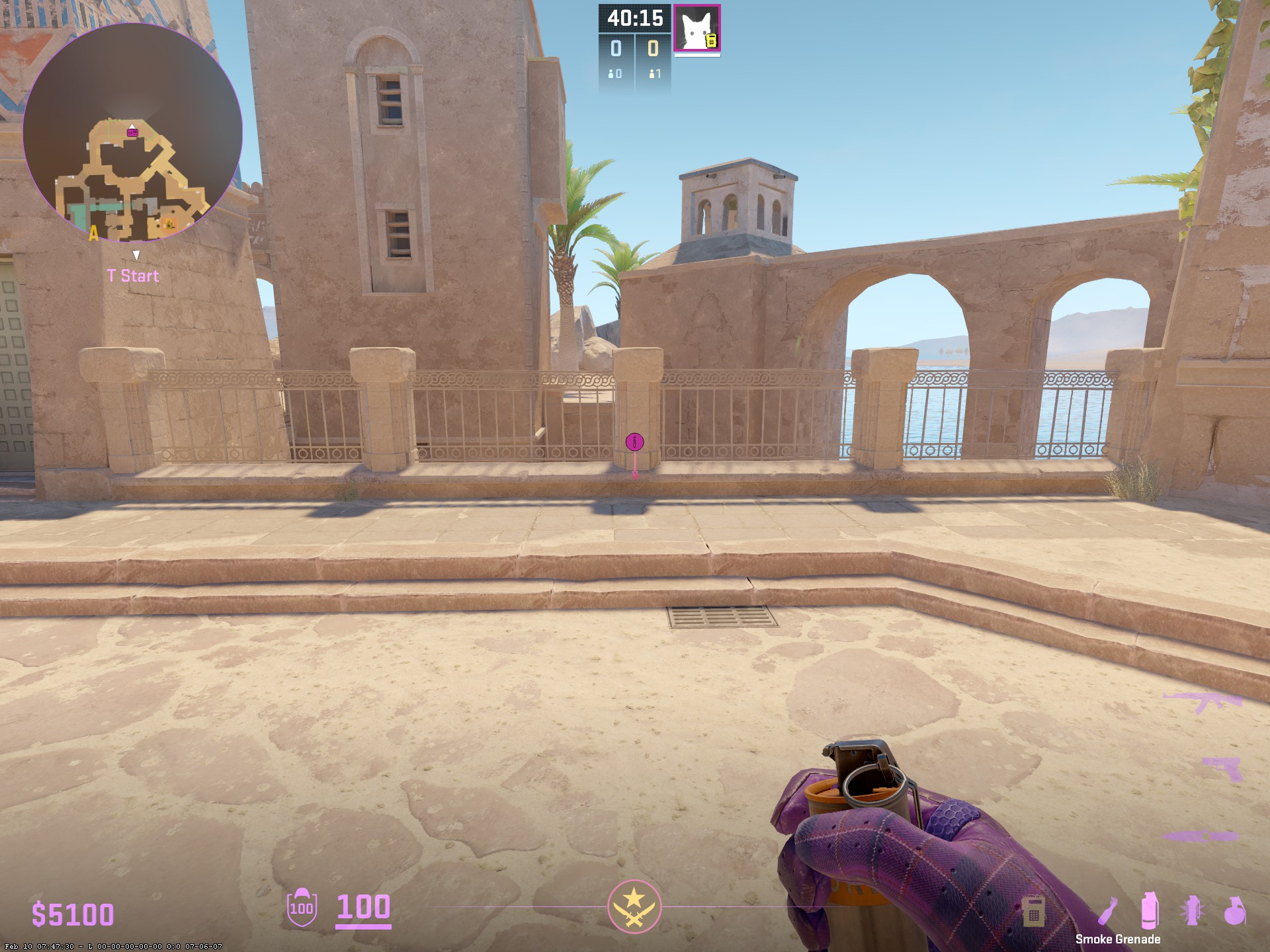Select the C4 bomb icon
Screen dimensions: 1270x952
pos(1033,912)
